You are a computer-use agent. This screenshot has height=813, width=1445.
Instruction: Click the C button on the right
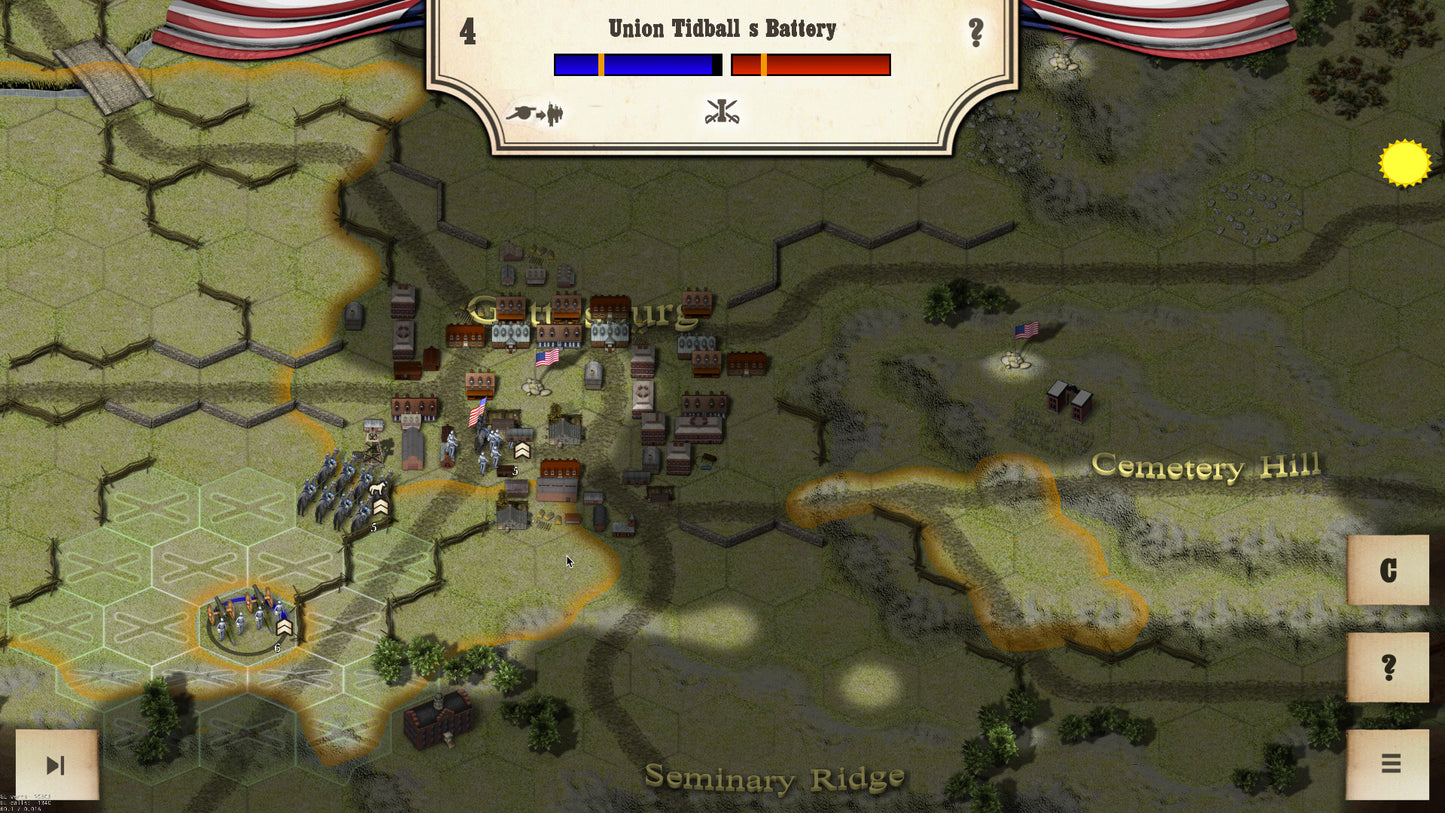[1388, 570]
